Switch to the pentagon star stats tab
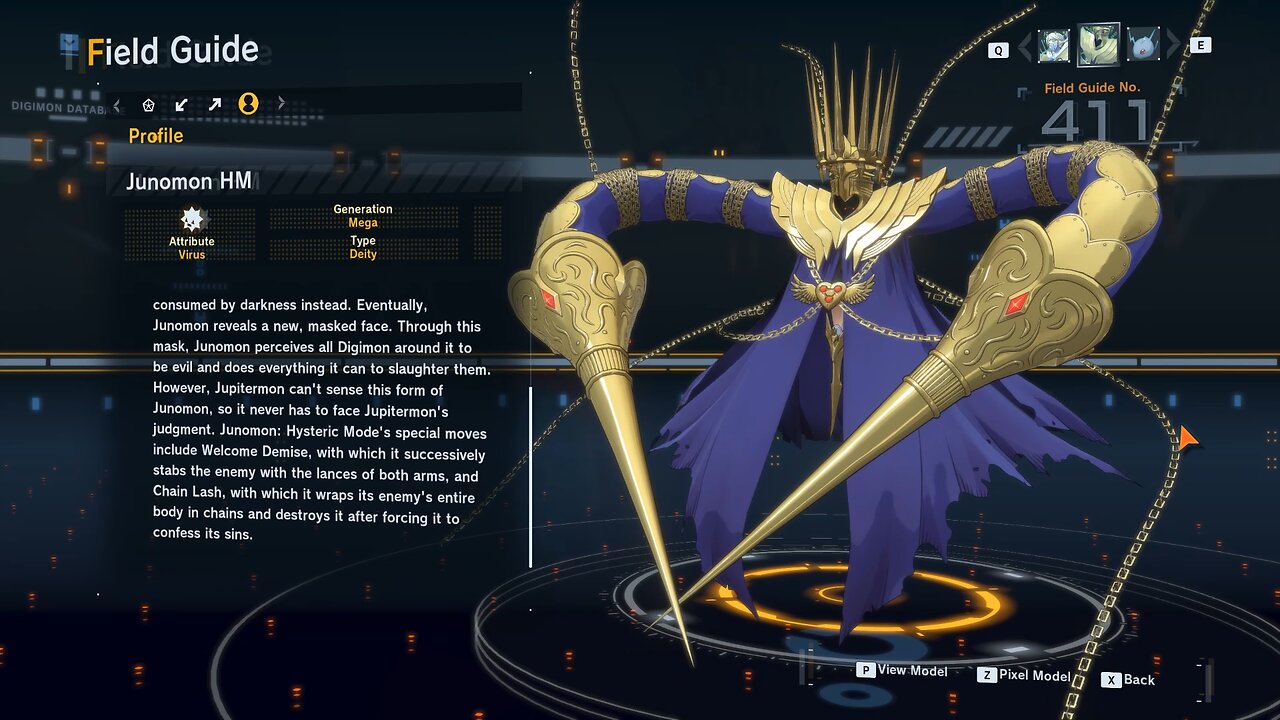This screenshot has height=720, width=1280. (x=149, y=104)
